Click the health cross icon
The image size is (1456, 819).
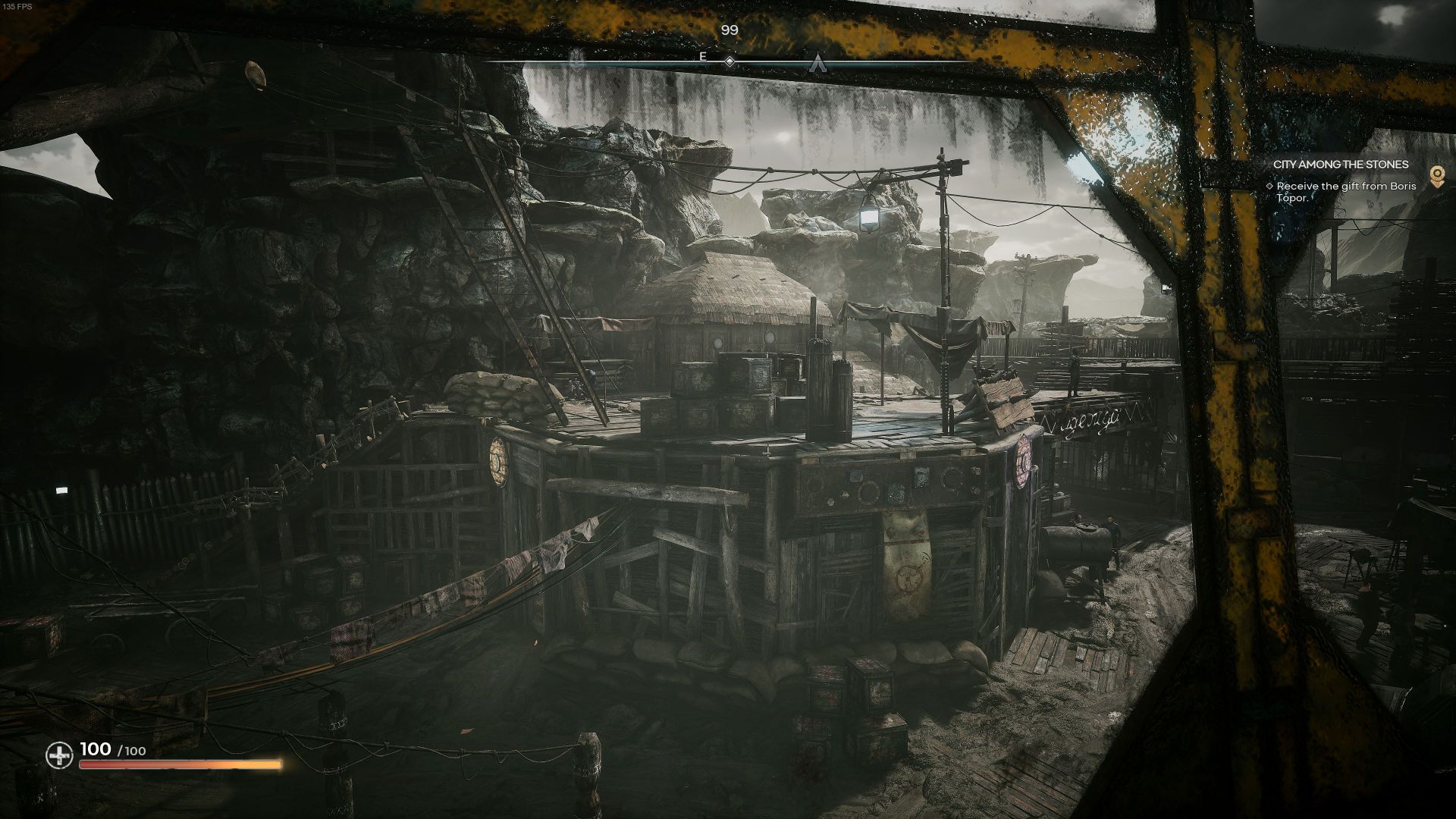click(x=59, y=755)
